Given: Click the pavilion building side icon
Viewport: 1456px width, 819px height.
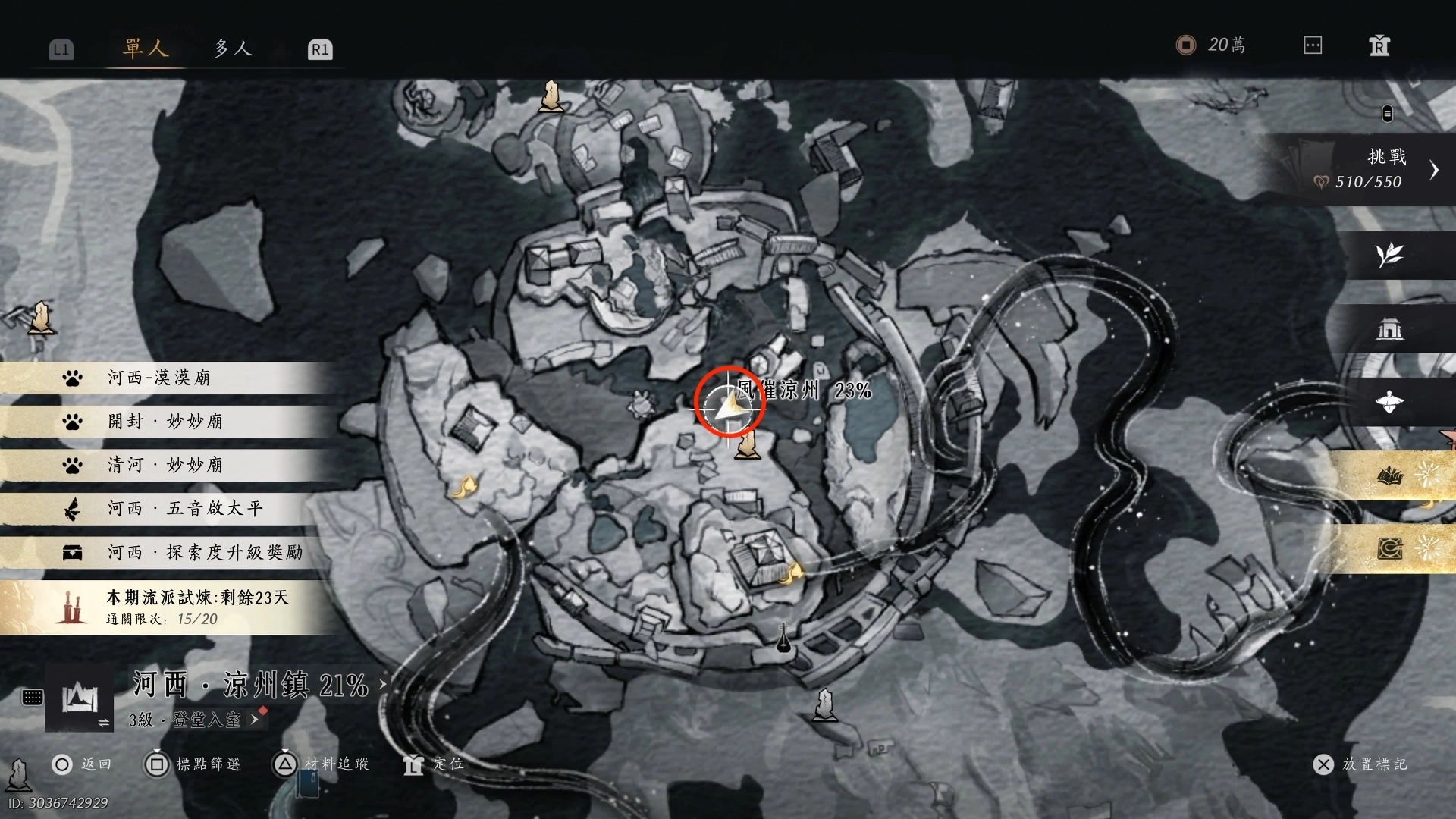Looking at the screenshot, I should click(x=1389, y=329).
